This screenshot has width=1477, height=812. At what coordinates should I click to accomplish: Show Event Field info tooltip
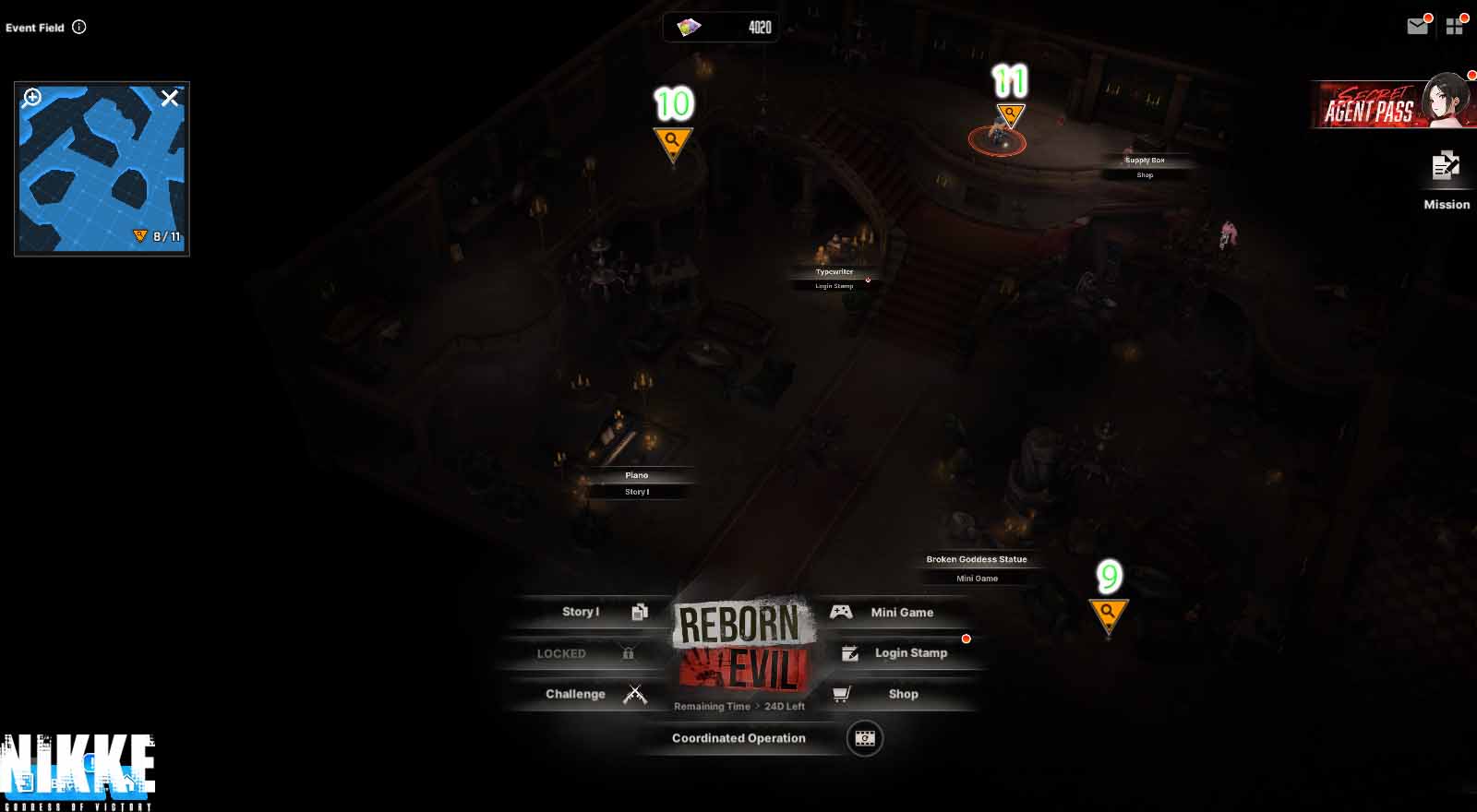pyautogui.click(x=79, y=27)
